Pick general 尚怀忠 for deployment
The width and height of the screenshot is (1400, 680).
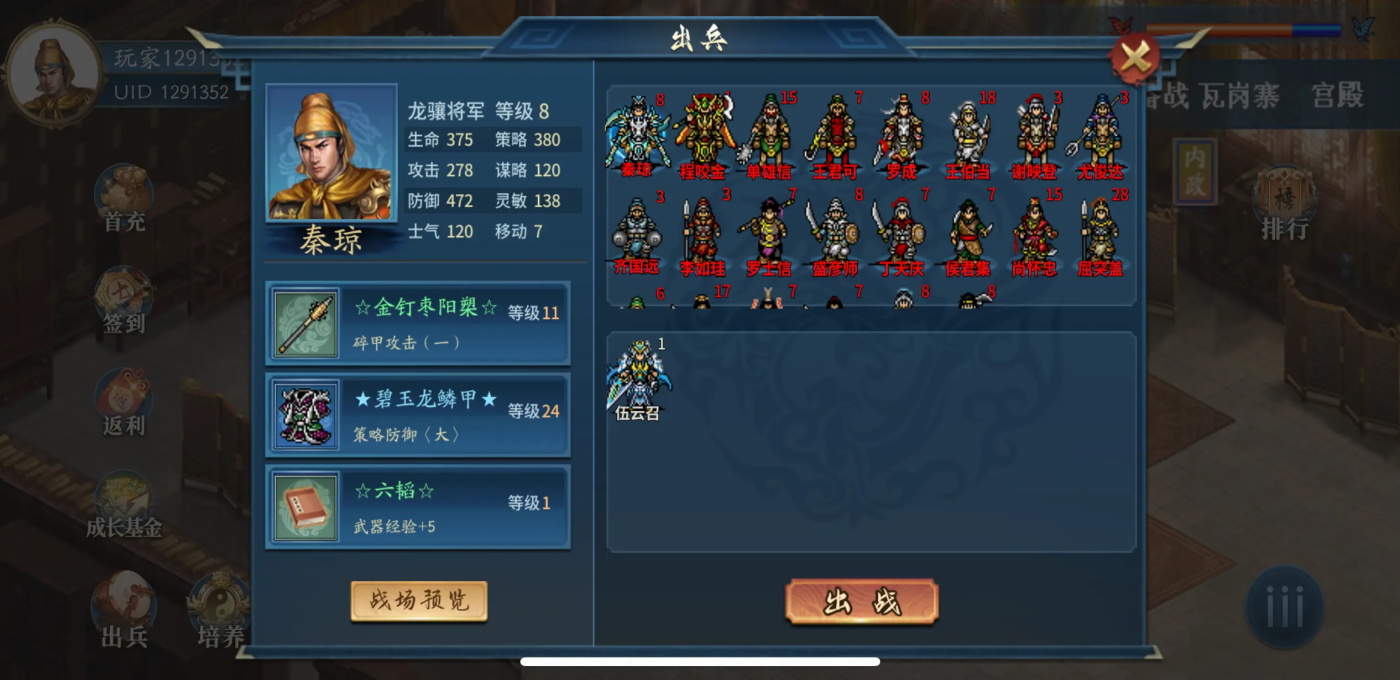[x=1034, y=235]
